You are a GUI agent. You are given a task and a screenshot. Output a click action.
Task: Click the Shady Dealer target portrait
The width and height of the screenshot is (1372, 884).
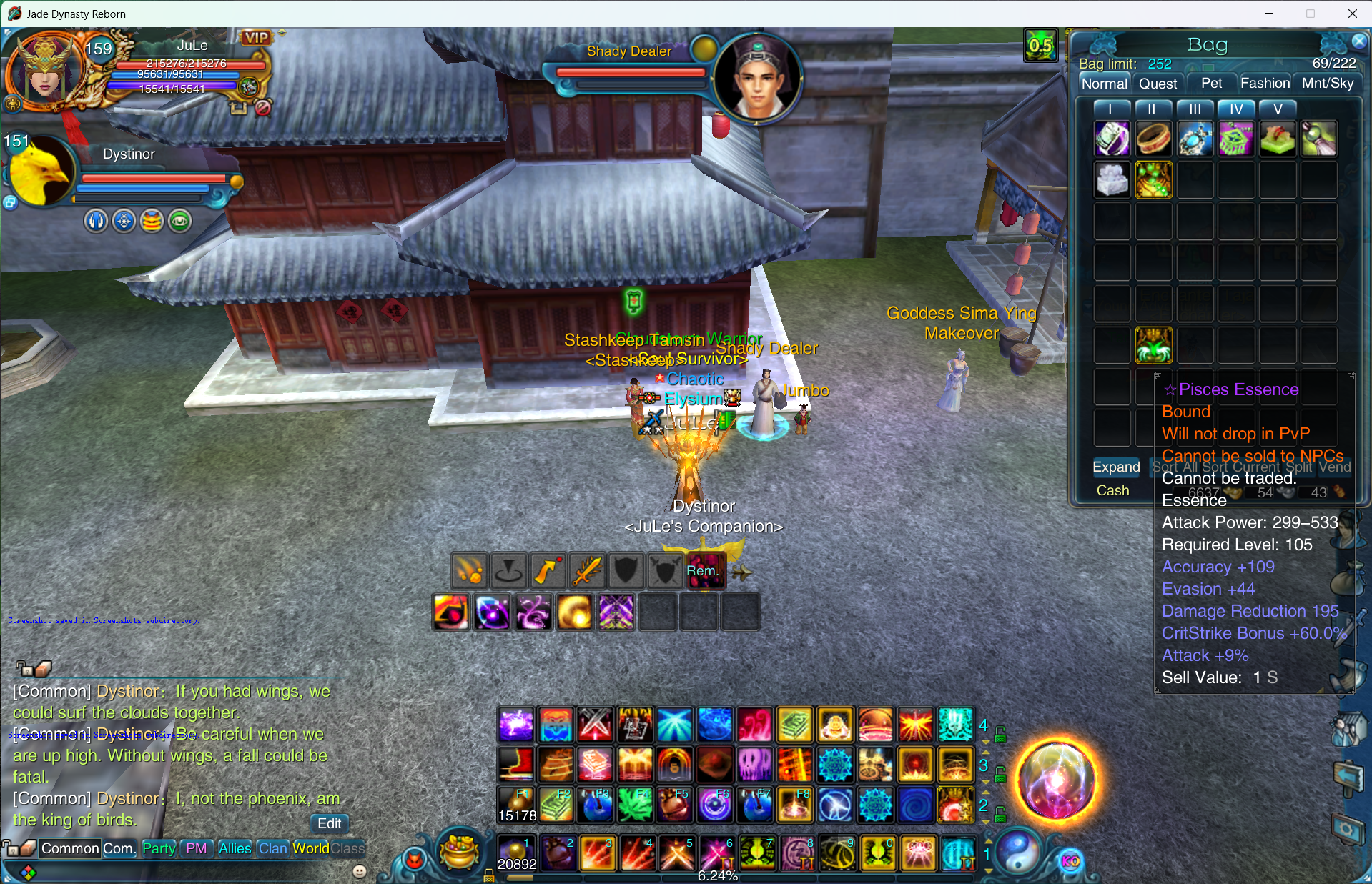tap(757, 78)
